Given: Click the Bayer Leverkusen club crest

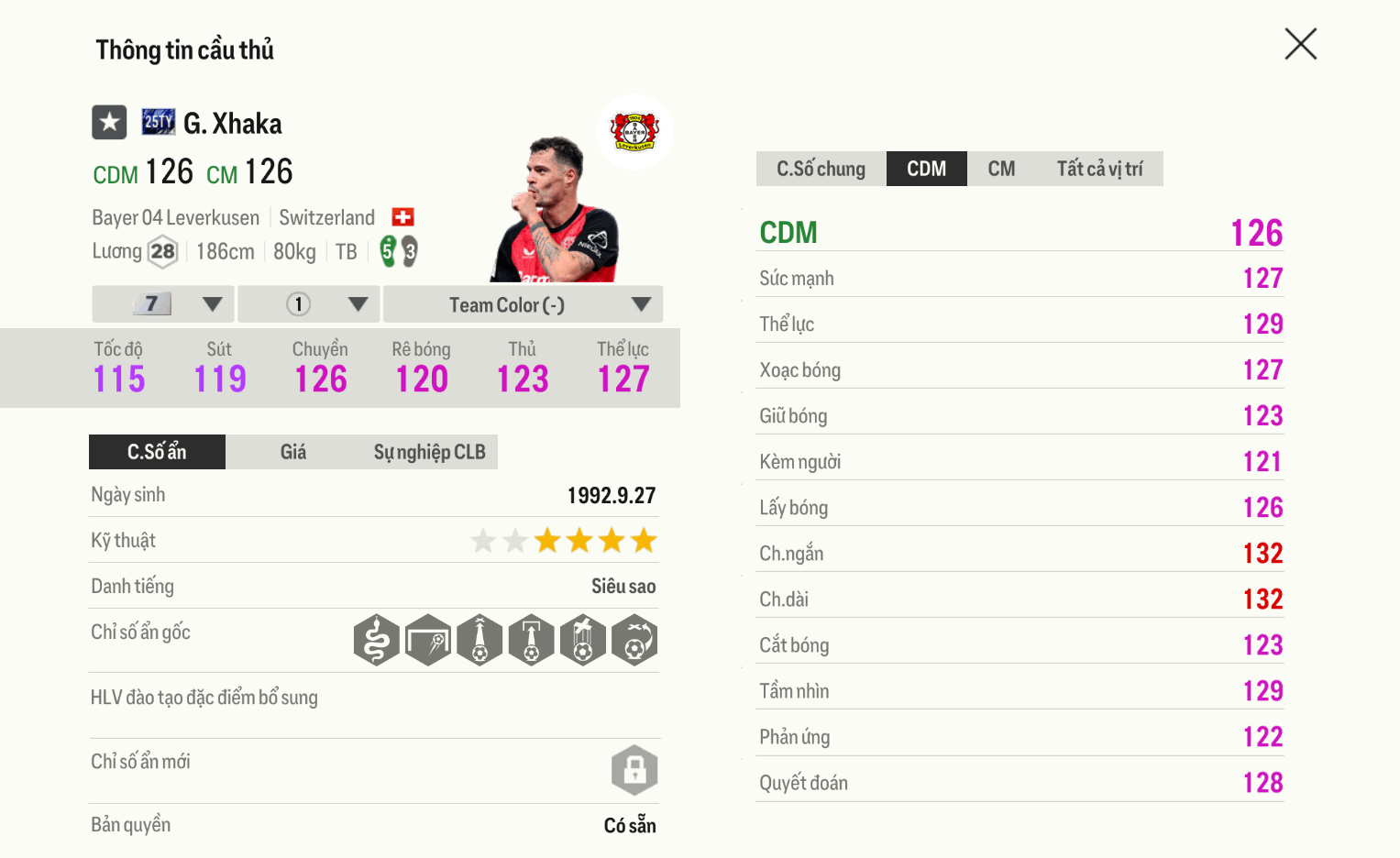Looking at the screenshot, I should click(635, 132).
